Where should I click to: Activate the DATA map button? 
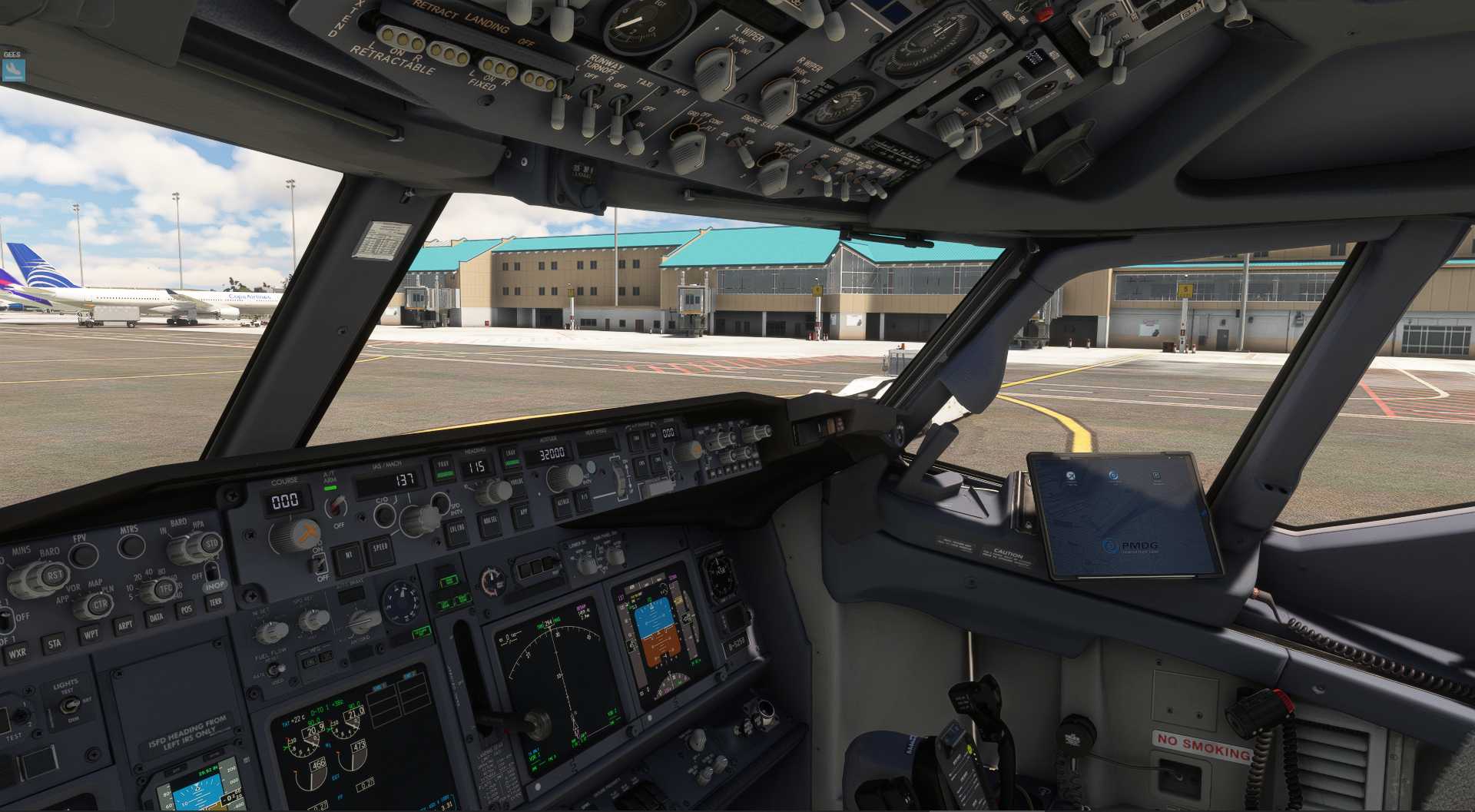(156, 617)
